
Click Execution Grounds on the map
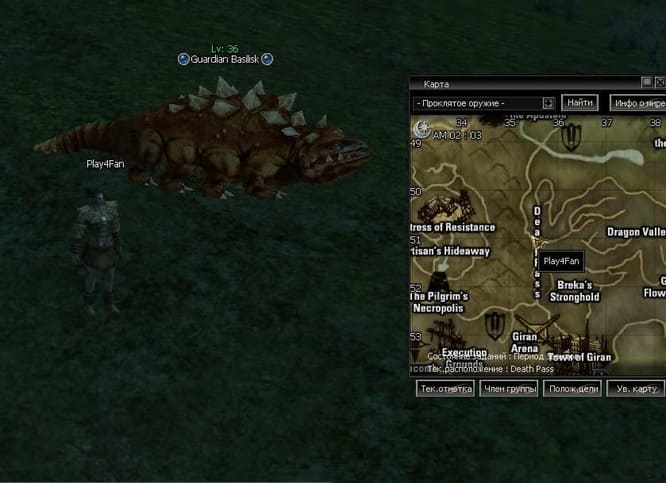coord(464,357)
